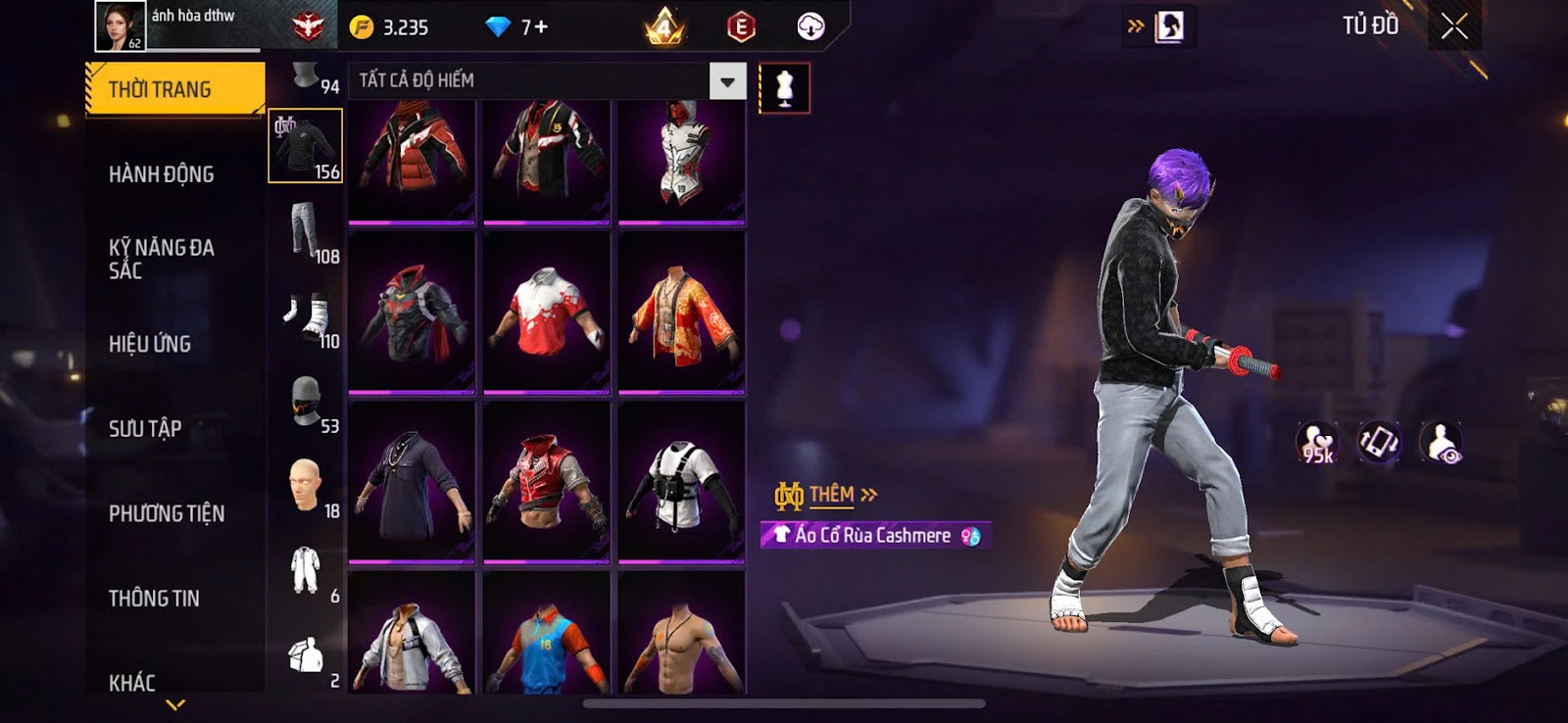The height and width of the screenshot is (723, 1568).
Task: Switch to the THỜI TRANG tab
Action: [x=174, y=89]
